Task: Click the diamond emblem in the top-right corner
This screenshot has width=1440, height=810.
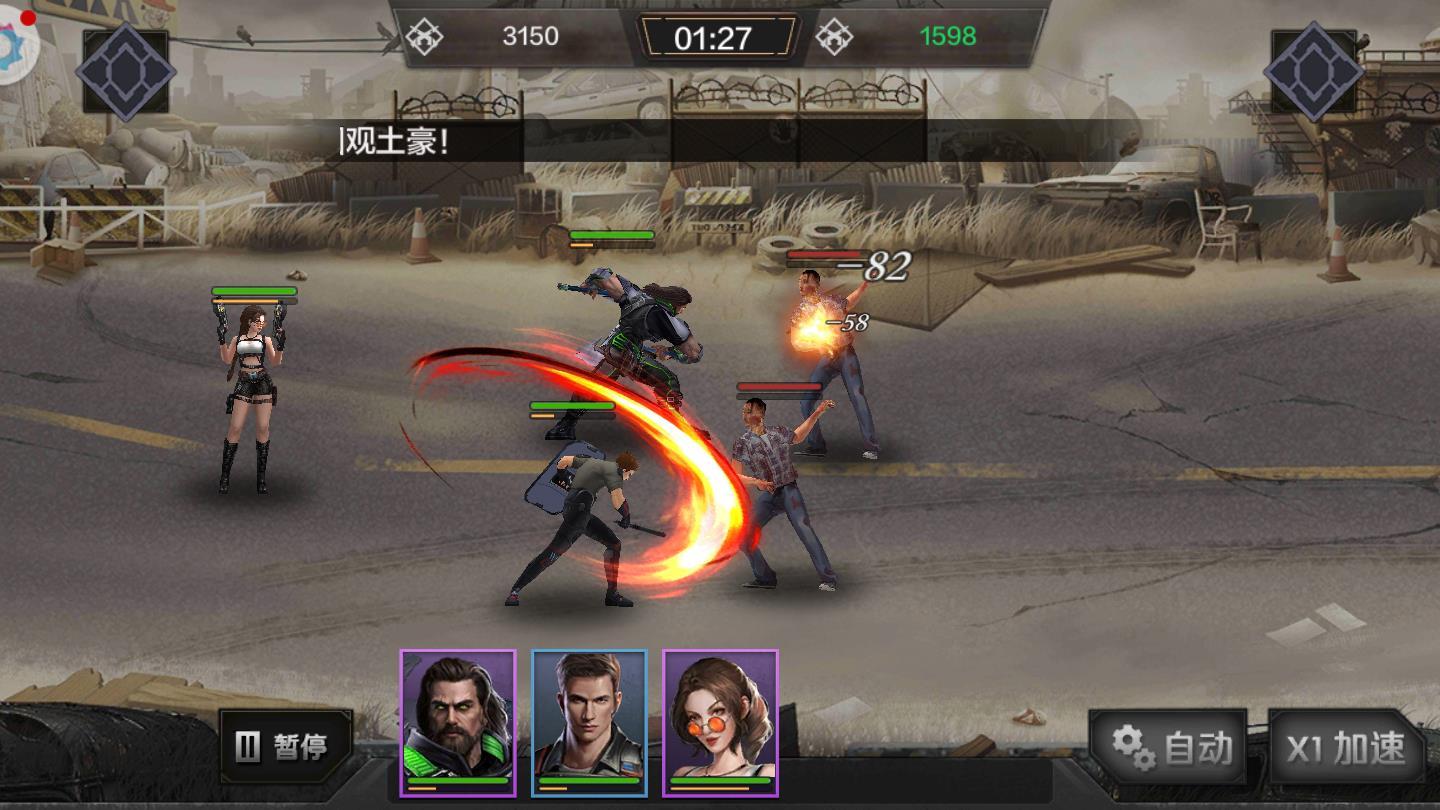Action: [x=1313, y=71]
